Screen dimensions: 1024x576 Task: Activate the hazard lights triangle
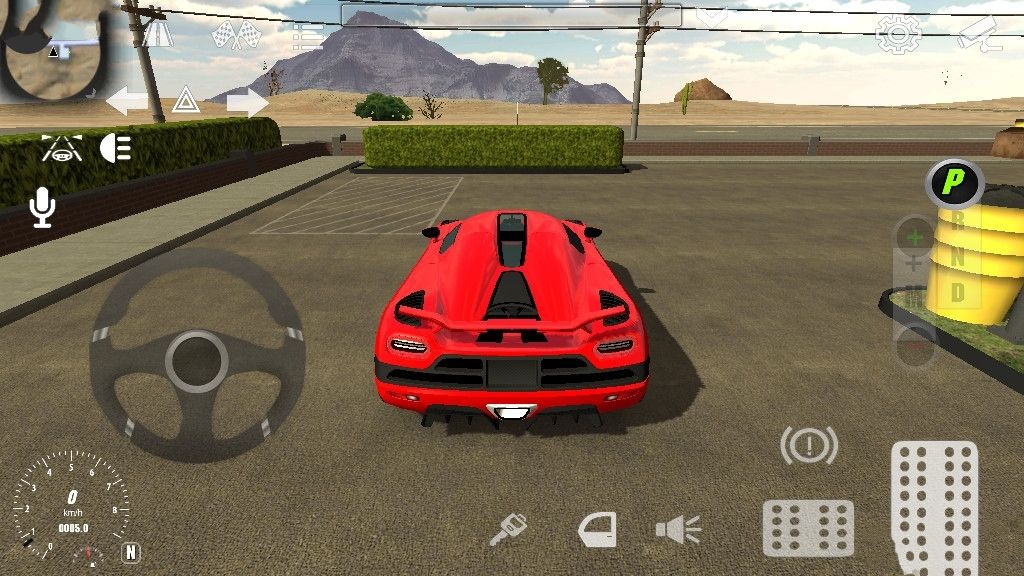186,100
